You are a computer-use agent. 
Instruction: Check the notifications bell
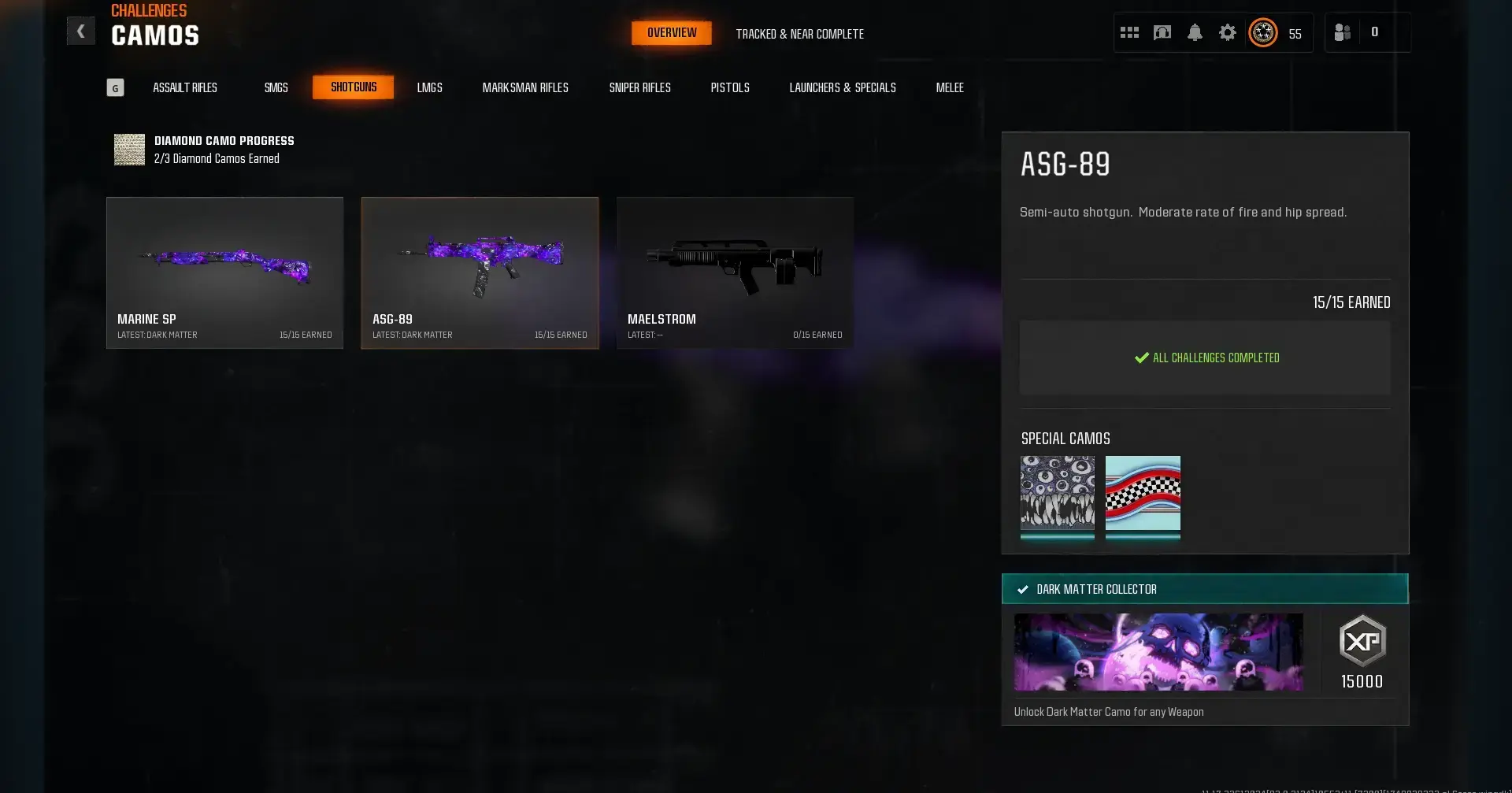[1195, 32]
